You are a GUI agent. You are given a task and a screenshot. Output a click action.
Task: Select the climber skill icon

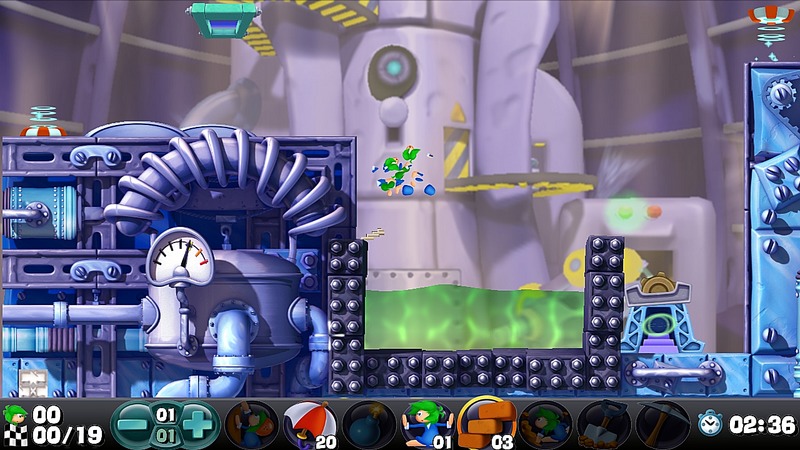(x=251, y=424)
